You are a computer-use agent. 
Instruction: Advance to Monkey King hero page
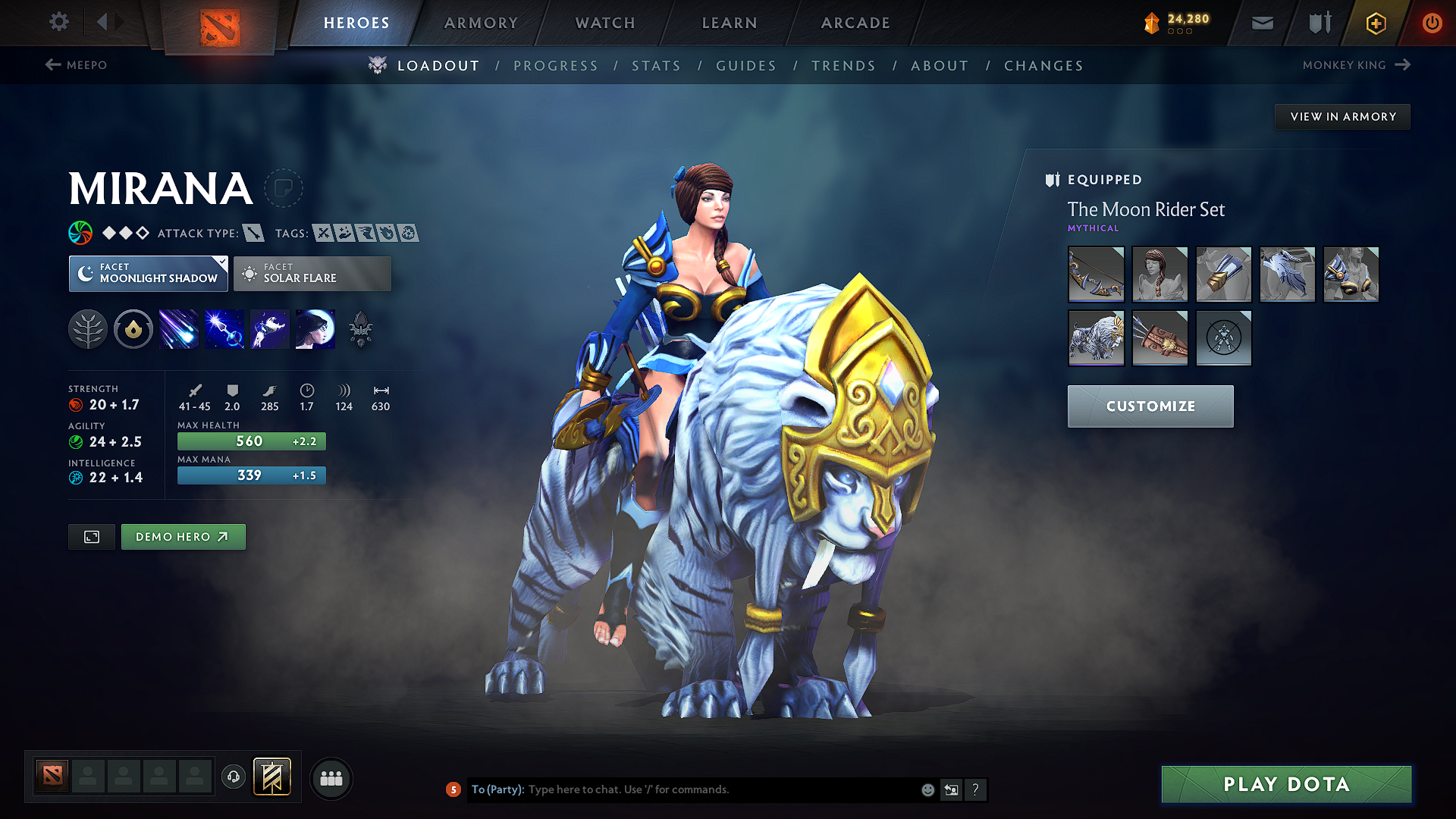point(1358,65)
